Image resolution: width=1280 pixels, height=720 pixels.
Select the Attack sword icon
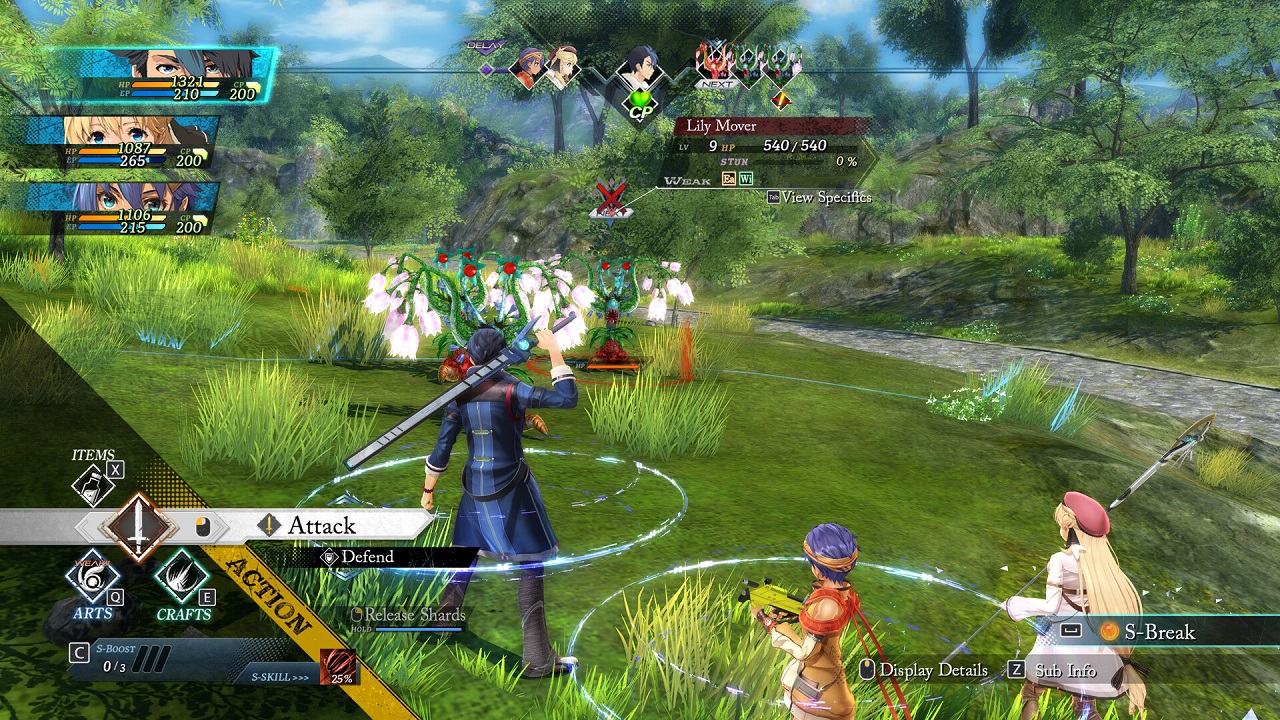(x=138, y=525)
